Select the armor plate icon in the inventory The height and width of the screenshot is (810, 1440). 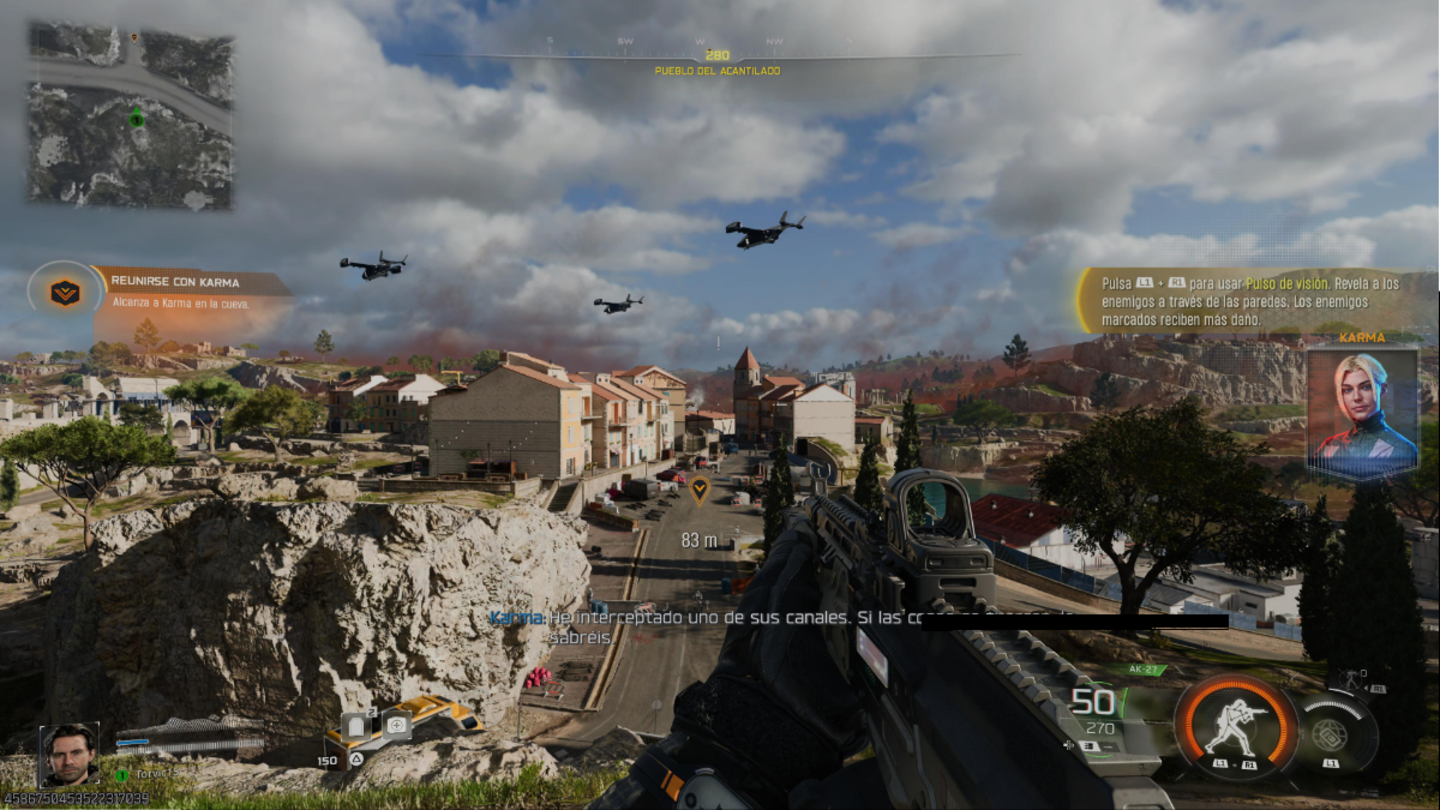[x=356, y=726]
